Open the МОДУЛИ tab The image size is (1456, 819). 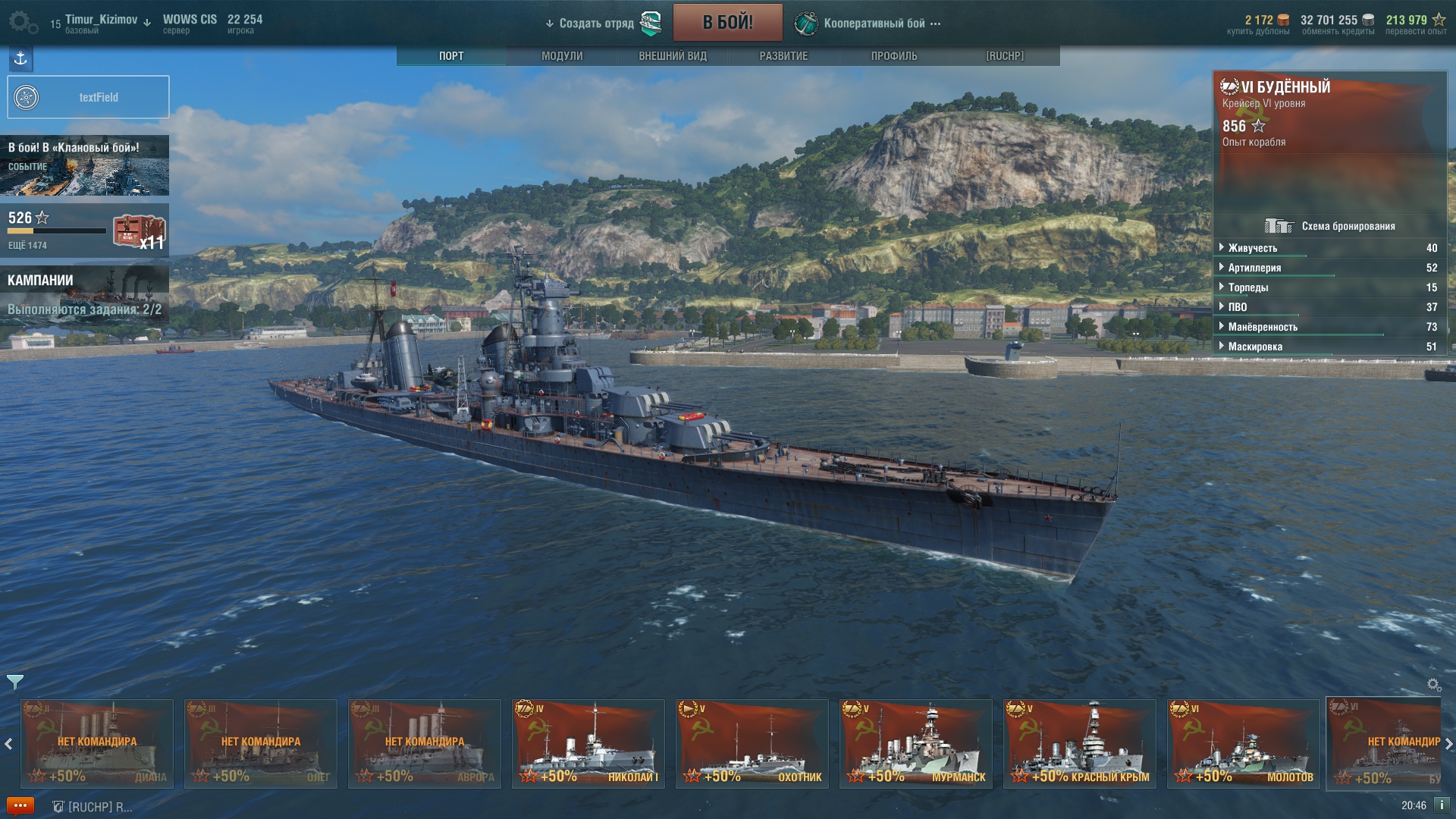click(x=562, y=56)
